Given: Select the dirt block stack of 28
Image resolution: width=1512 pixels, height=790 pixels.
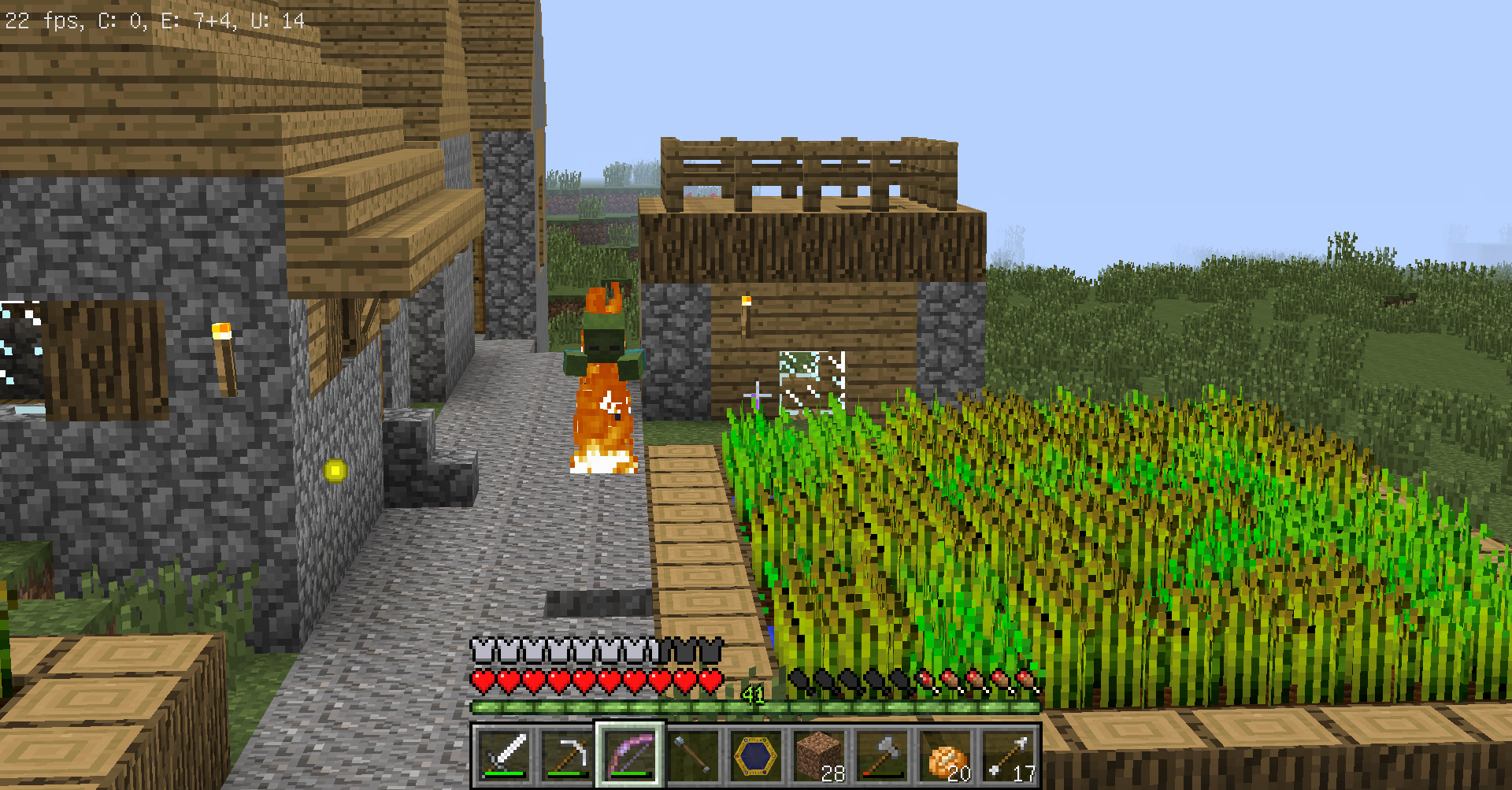Looking at the screenshot, I should (x=819, y=755).
